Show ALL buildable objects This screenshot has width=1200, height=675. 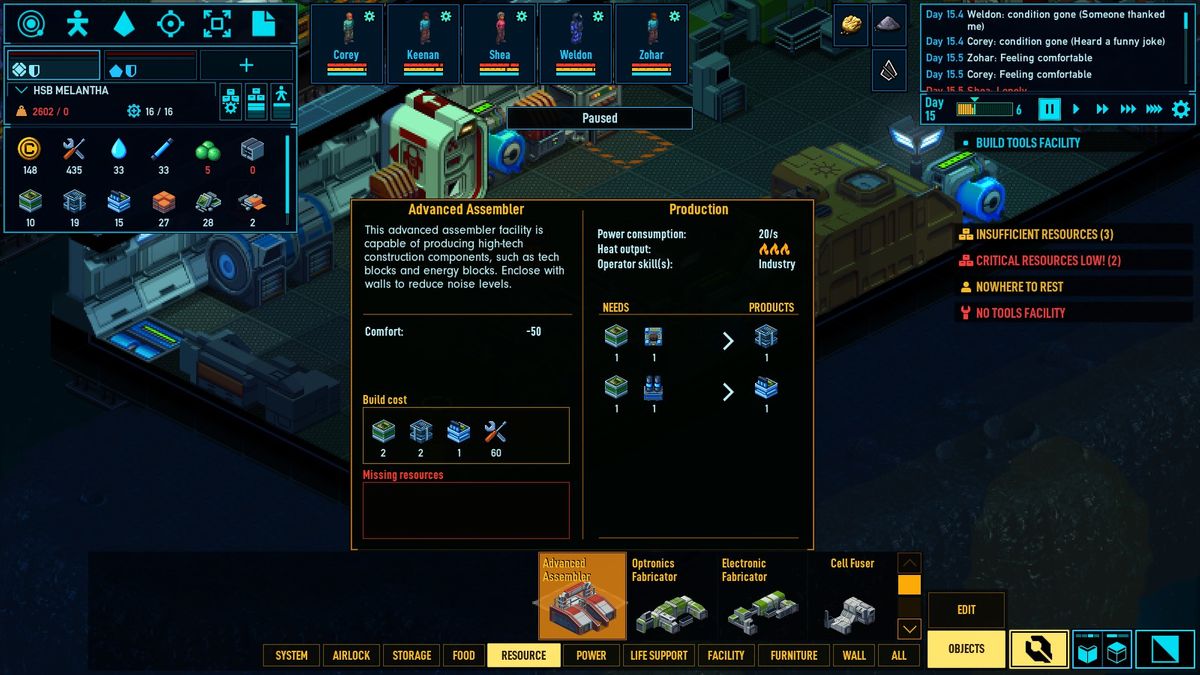point(899,655)
